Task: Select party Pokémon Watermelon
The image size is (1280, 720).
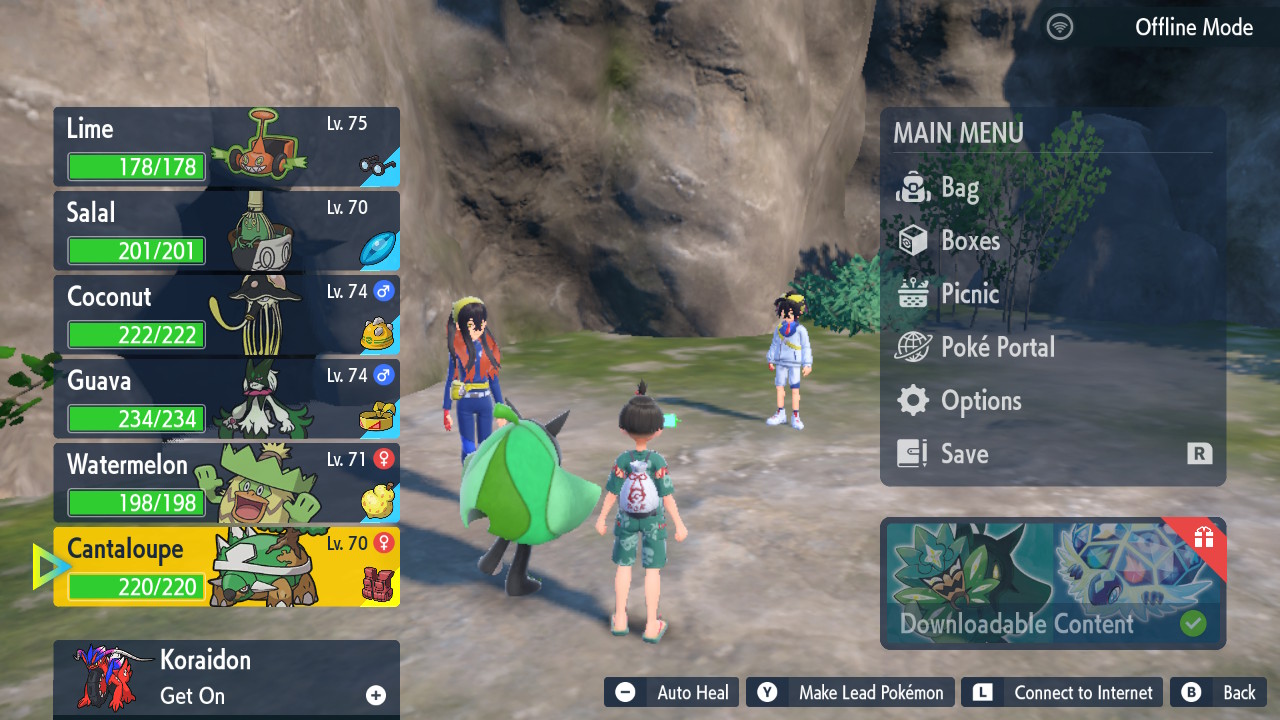Action: point(227,483)
